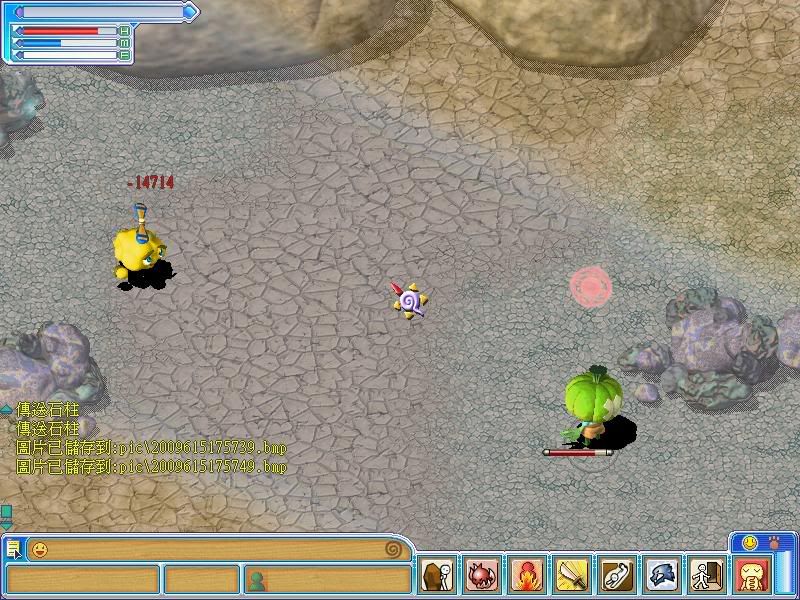Click the figure walking through door icon
Viewport: 800px width, 600px height.
[705, 577]
